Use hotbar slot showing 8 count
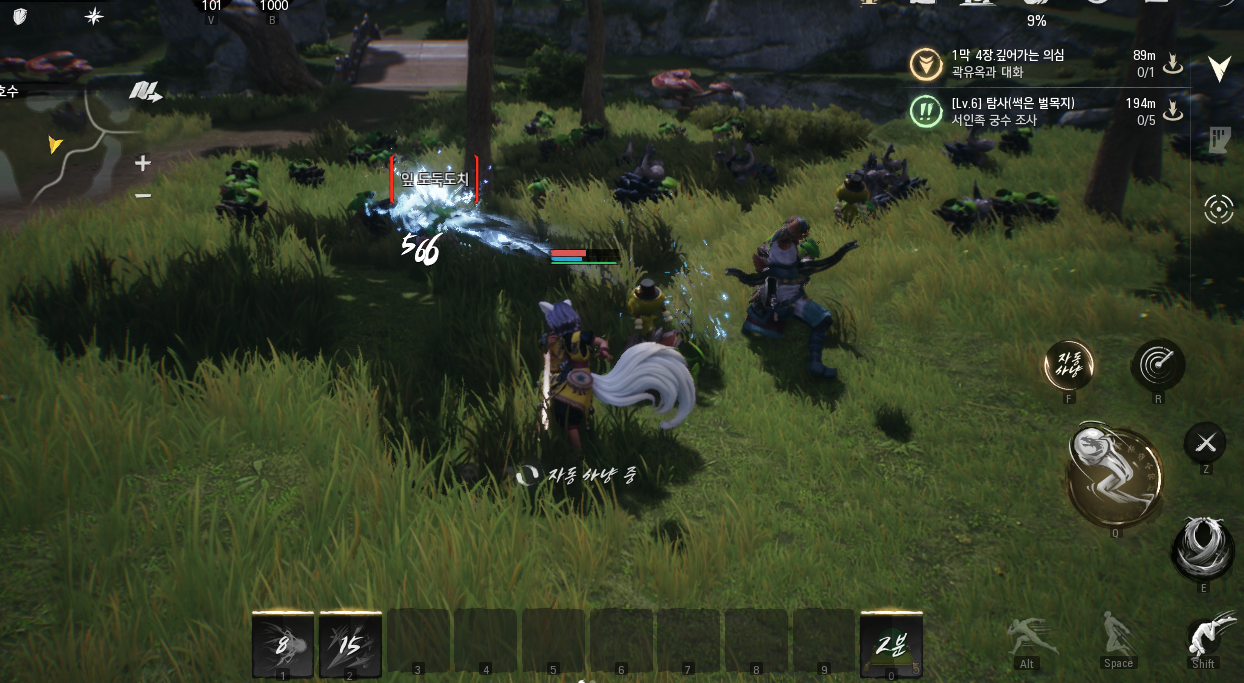1244x683 pixels. pos(283,644)
